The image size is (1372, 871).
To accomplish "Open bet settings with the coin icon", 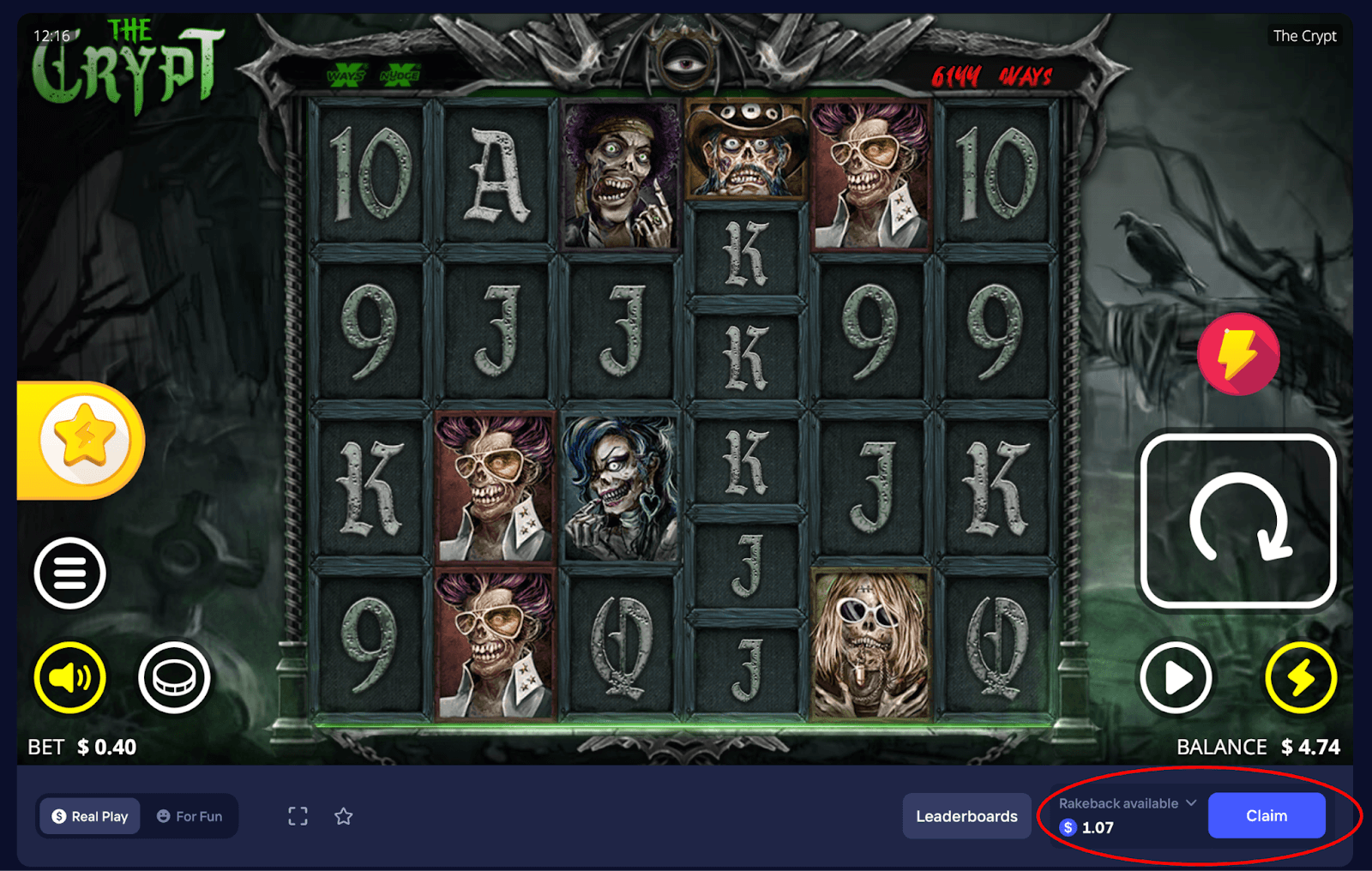I will [x=174, y=677].
